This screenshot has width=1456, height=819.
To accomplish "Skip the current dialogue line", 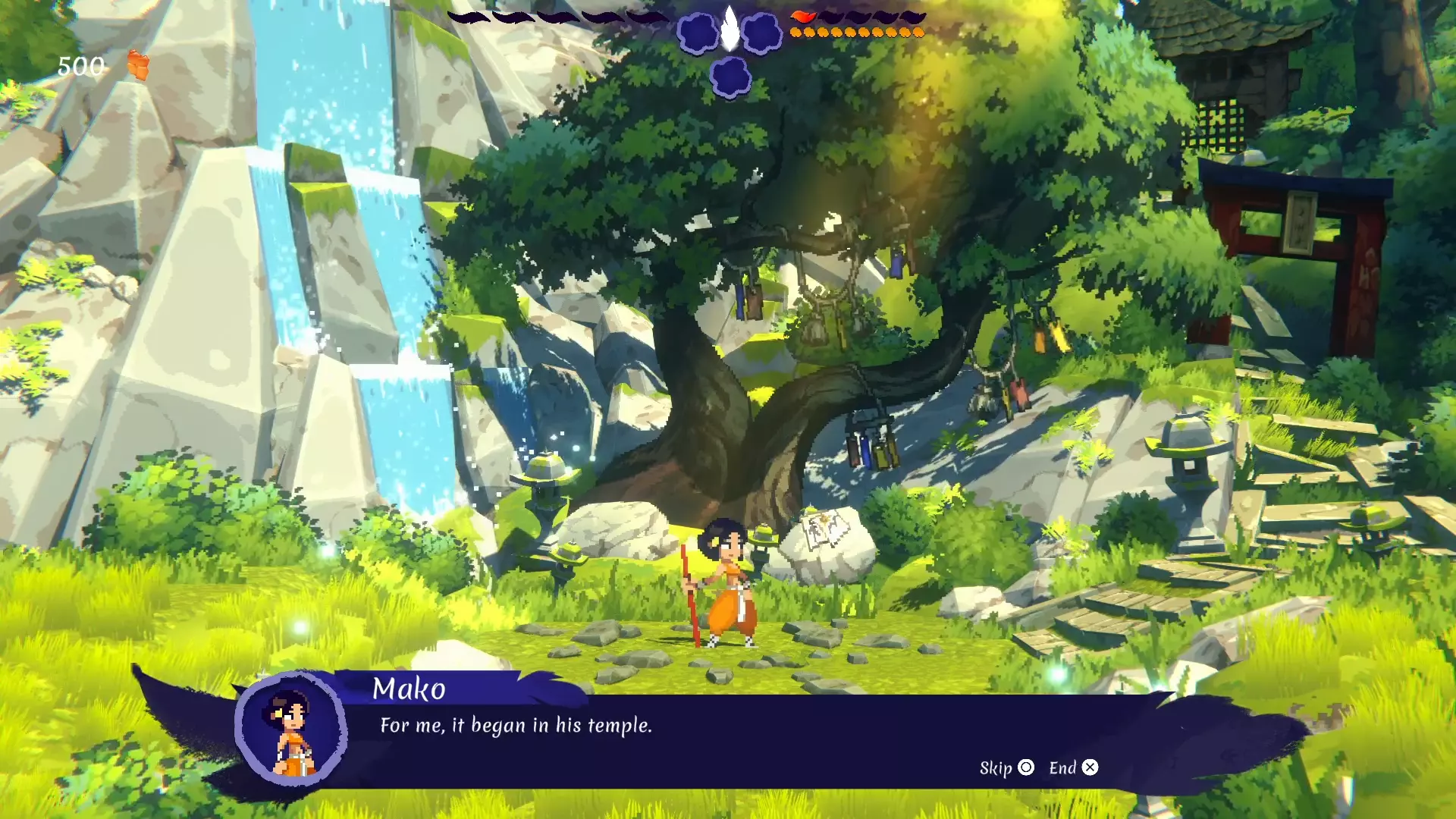I will pos(1006,768).
